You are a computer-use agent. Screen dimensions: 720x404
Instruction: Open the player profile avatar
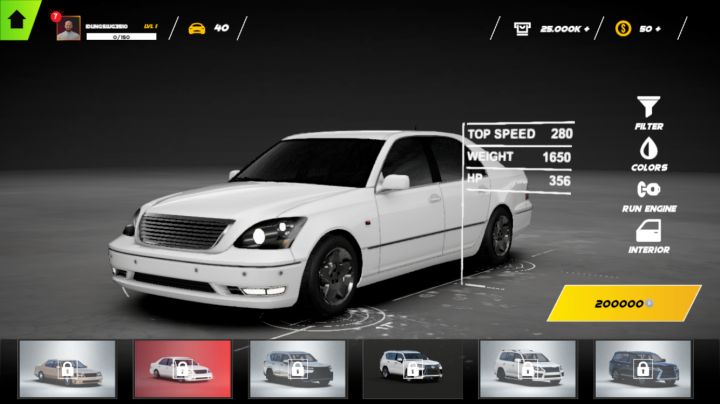[x=69, y=29]
